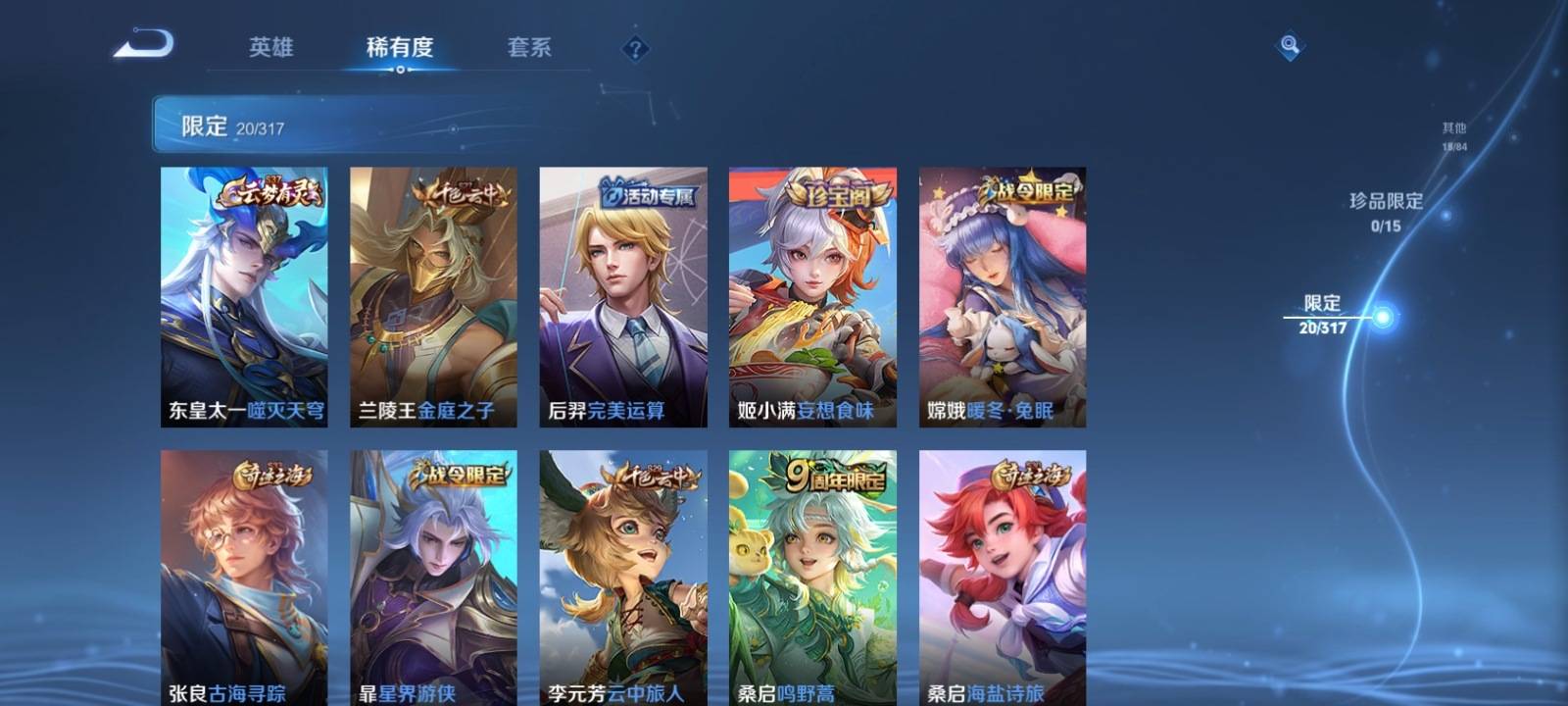Image resolution: width=1568 pixels, height=706 pixels.
Task: Open the 东皇太一 噬灭天穹 skin card
Action: [244, 296]
